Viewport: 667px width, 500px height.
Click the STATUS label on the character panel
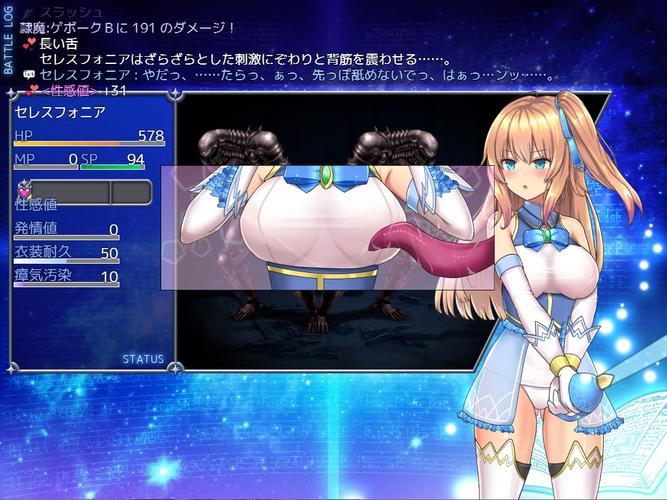(143, 358)
